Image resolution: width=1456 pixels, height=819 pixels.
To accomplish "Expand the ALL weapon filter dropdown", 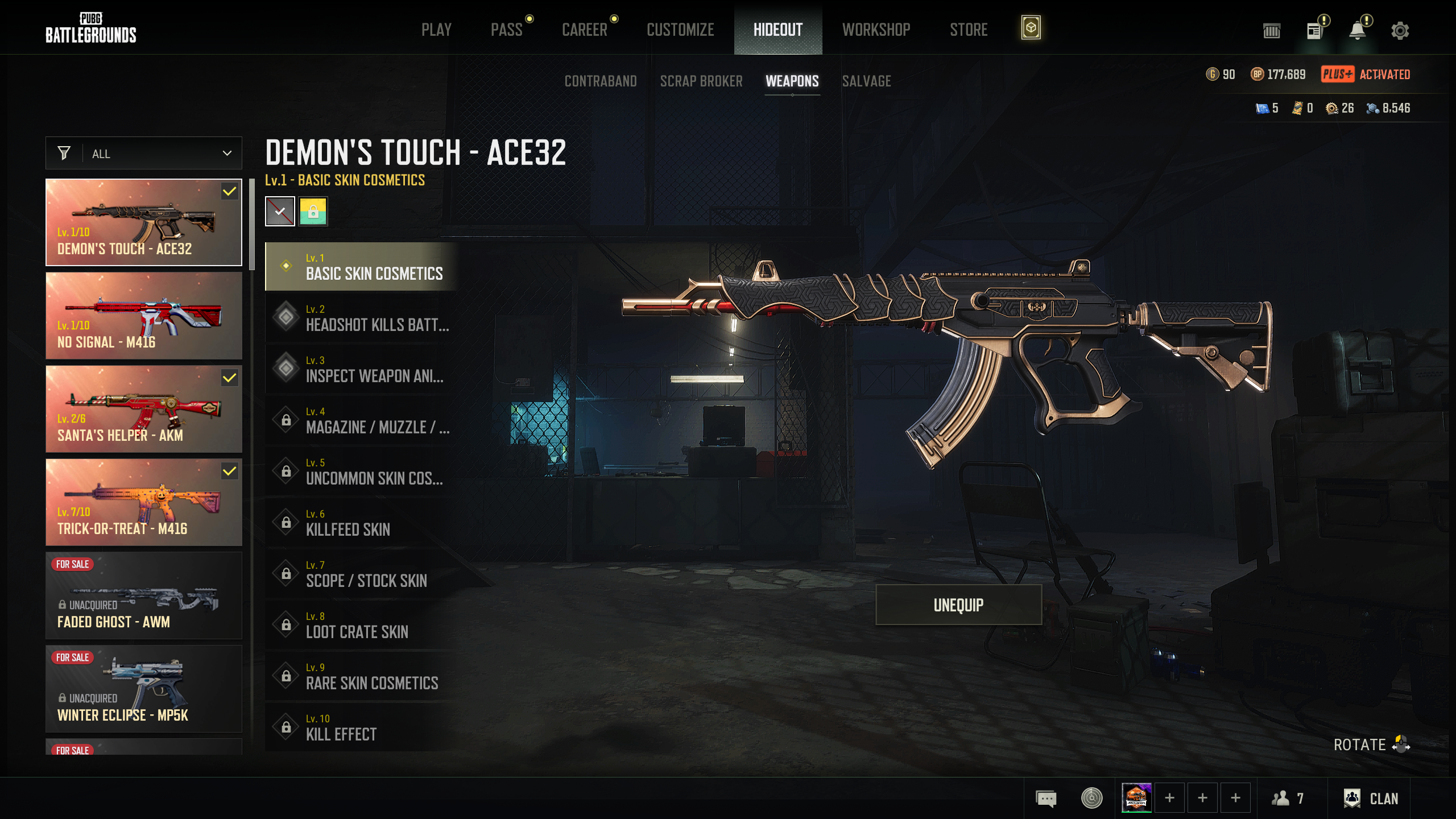I will pos(144,154).
